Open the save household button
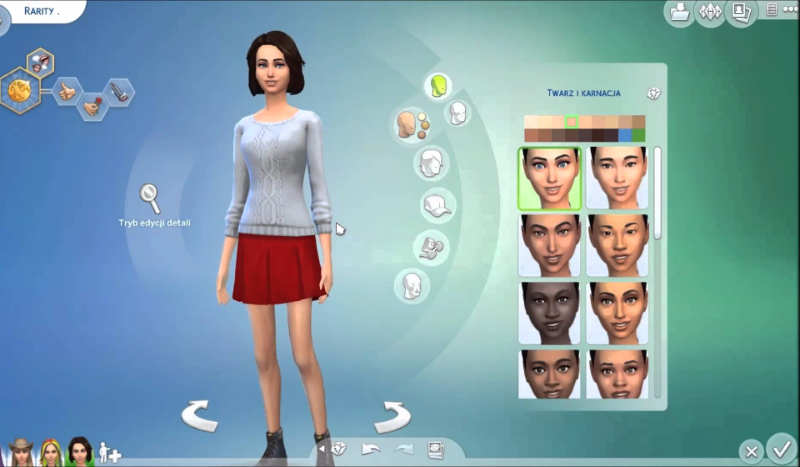The height and width of the screenshot is (467, 800). (679, 13)
